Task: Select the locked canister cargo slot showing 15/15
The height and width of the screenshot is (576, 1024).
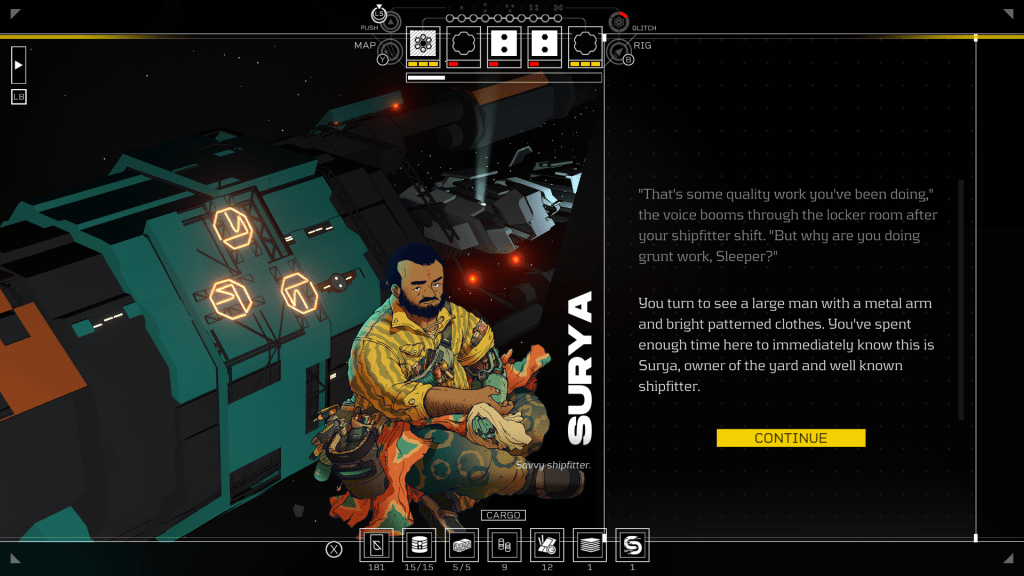Action: 418,545
